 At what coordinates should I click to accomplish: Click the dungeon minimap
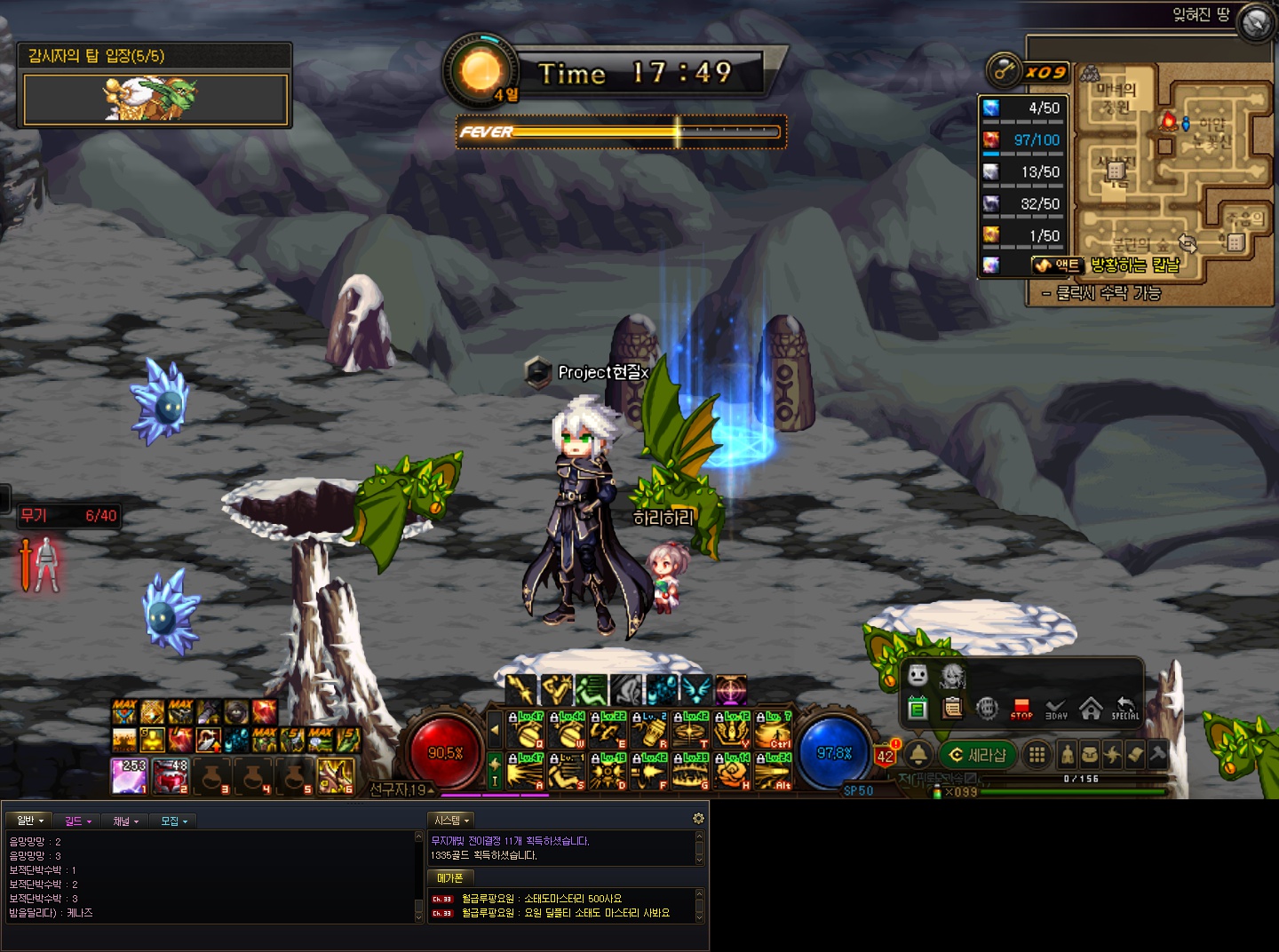pos(1172,169)
